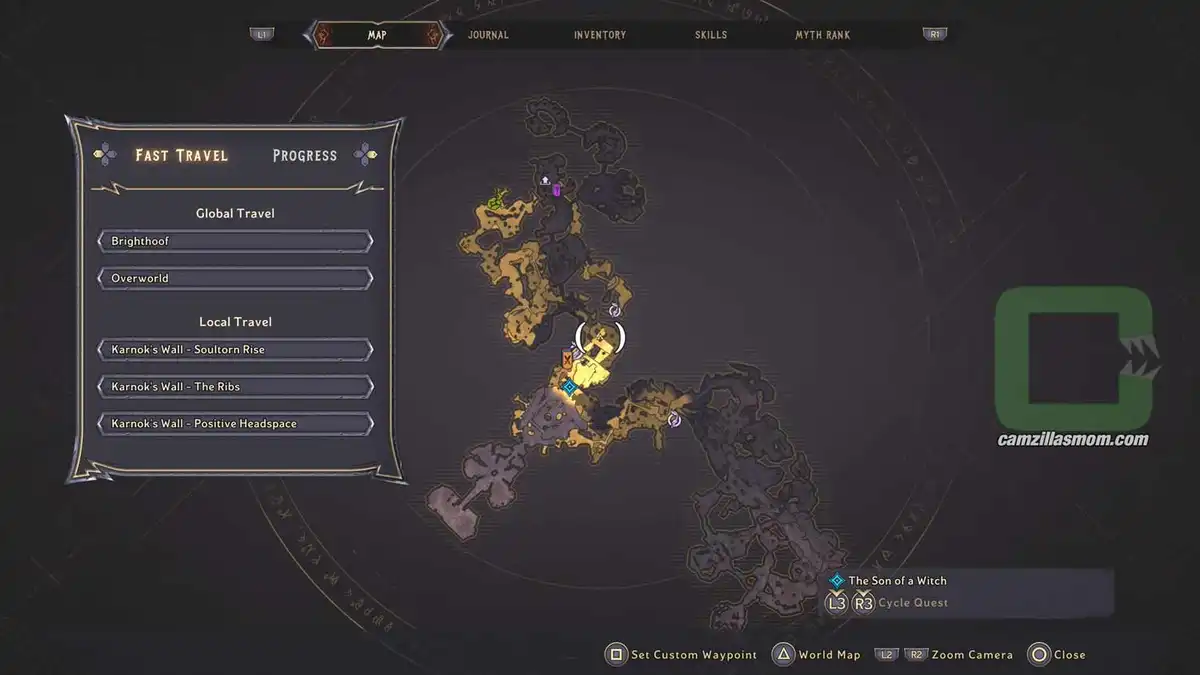
Task: Select the Myth Rank tab
Action: click(822, 35)
